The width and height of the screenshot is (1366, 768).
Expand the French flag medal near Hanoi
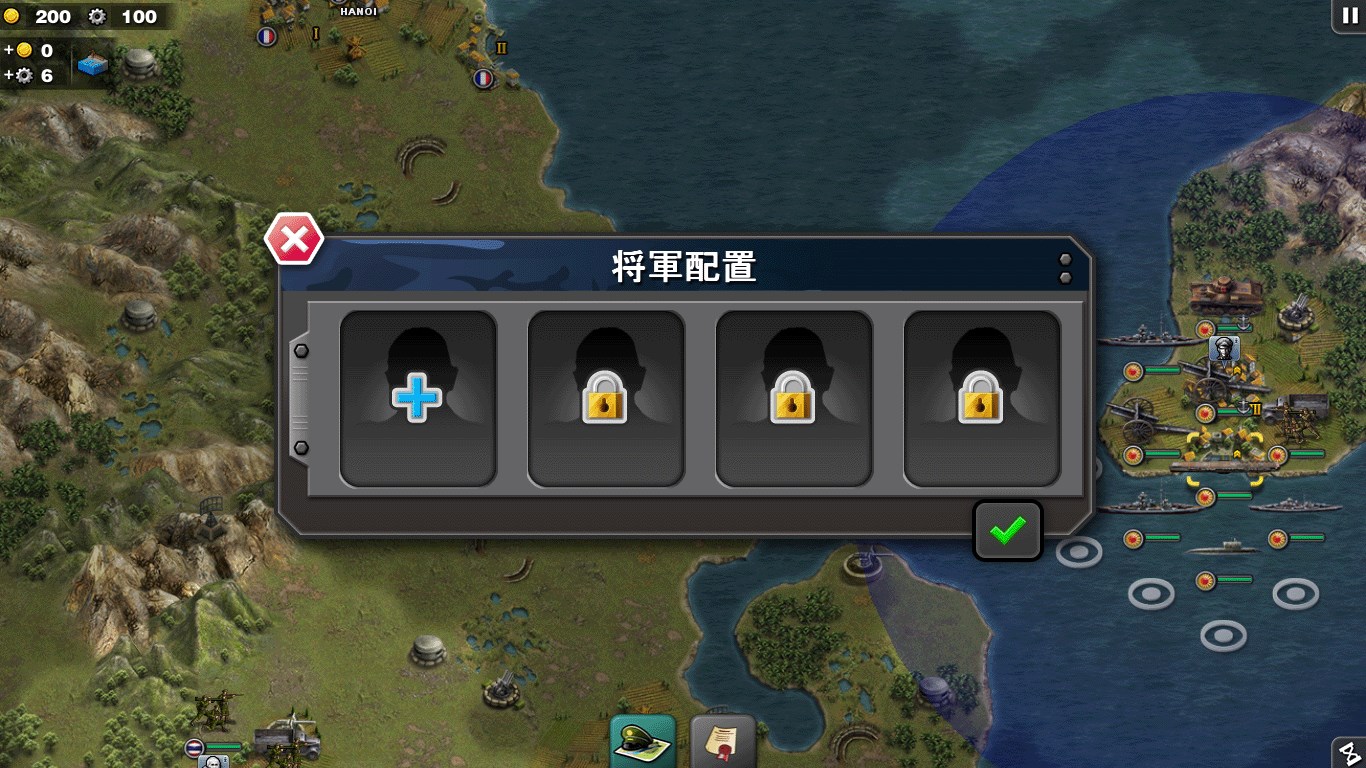[268, 35]
